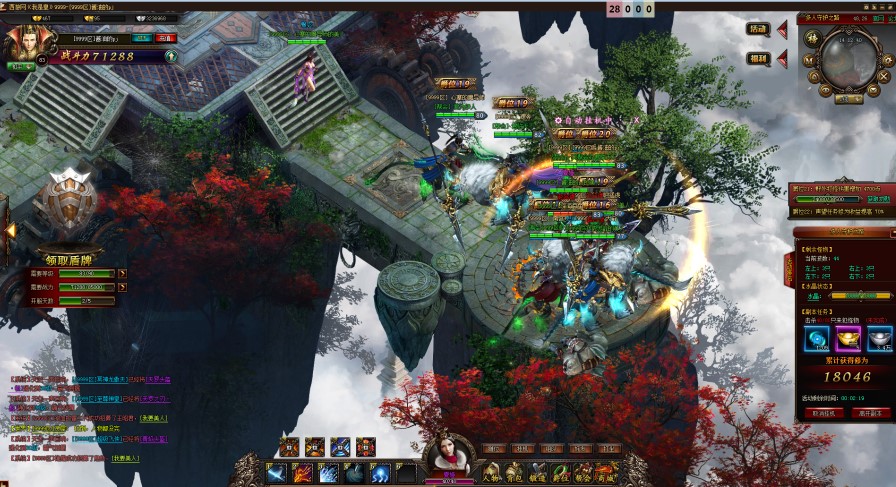Click the female character portrait at bottom center
This screenshot has height=487, width=896.
(x=447, y=455)
